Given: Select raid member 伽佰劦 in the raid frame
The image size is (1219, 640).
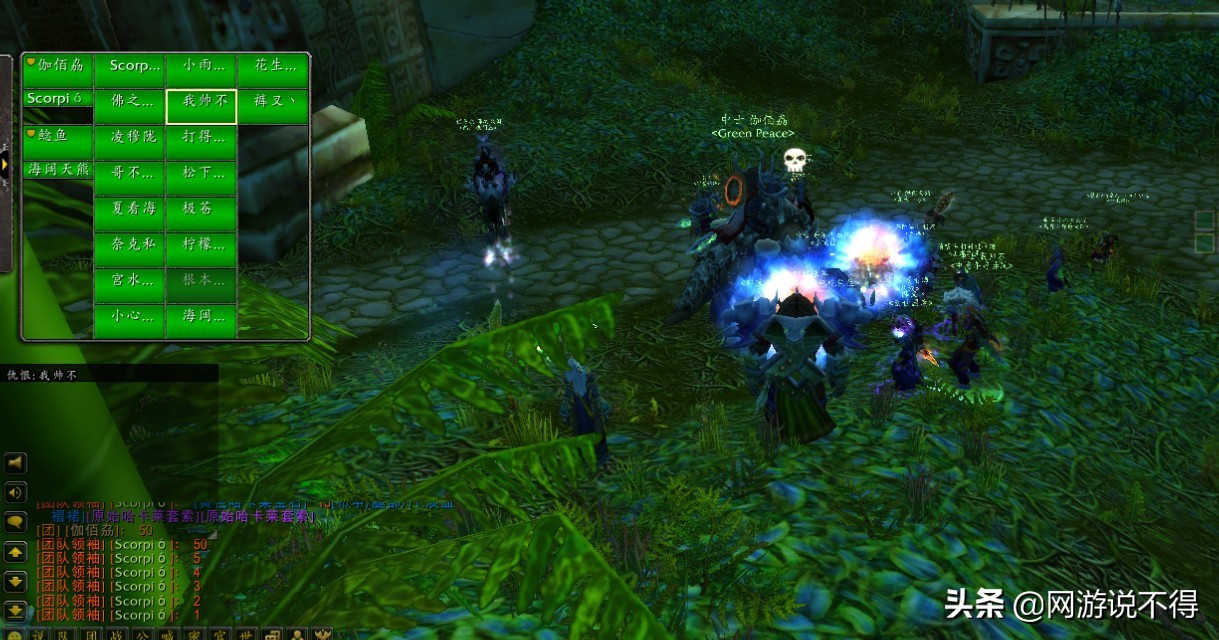Looking at the screenshot, I should click(58, 66).
